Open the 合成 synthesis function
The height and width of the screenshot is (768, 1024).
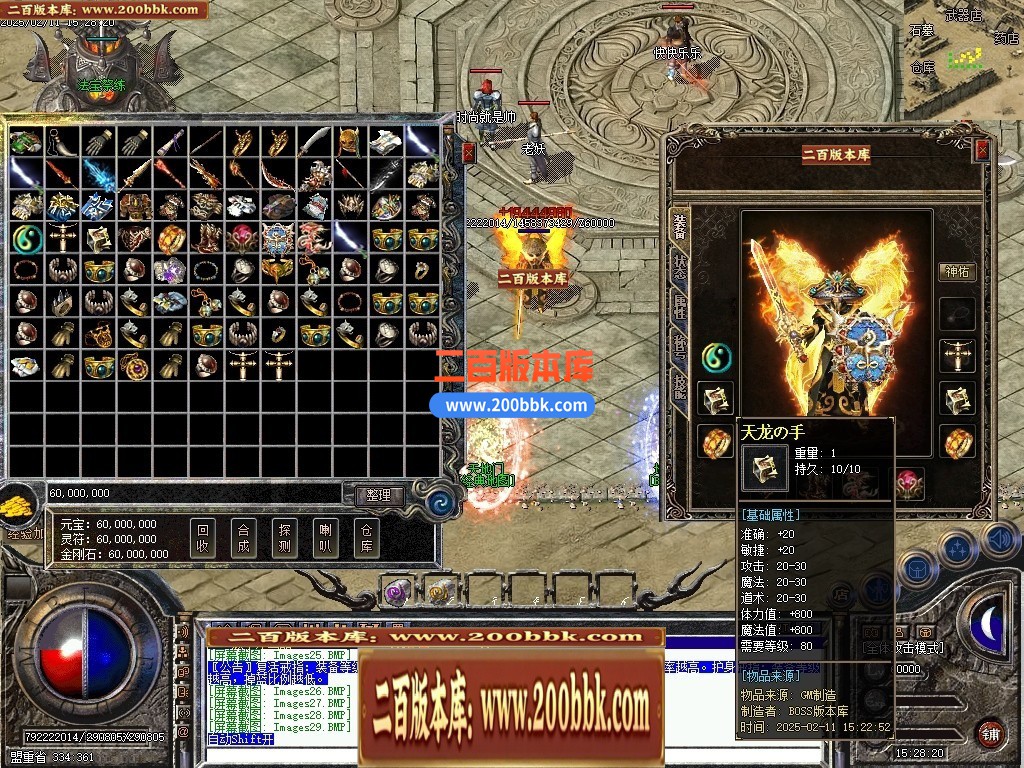tap(243, 538)
